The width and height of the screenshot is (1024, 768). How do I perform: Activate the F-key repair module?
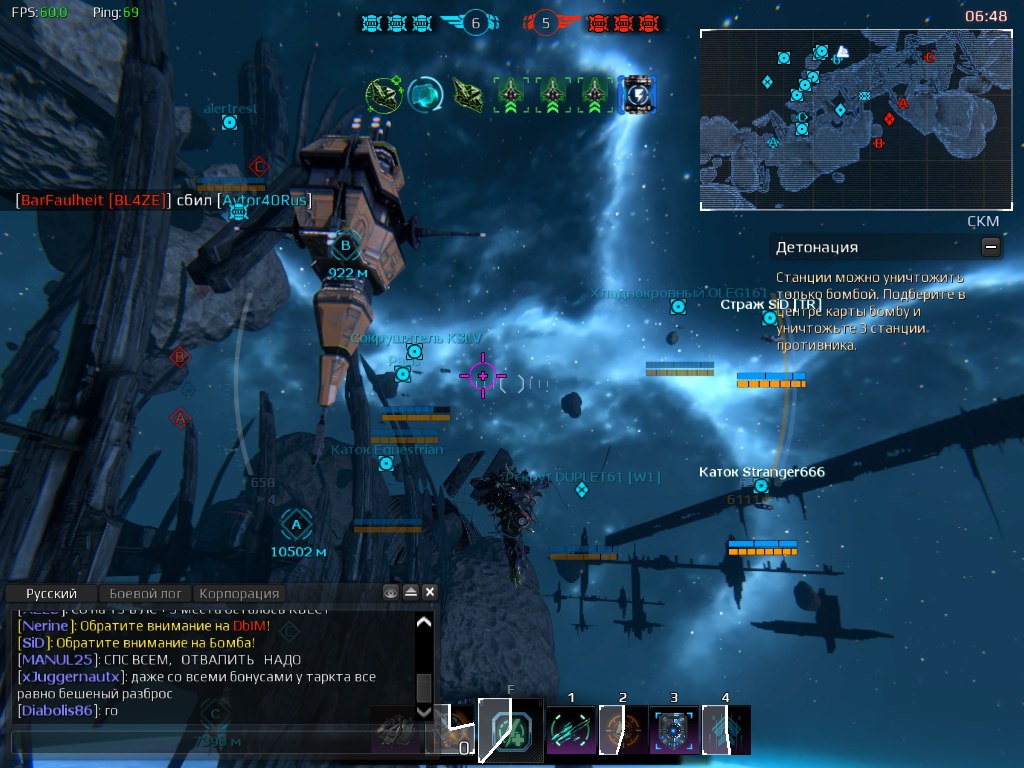click(x=511, y=730)
